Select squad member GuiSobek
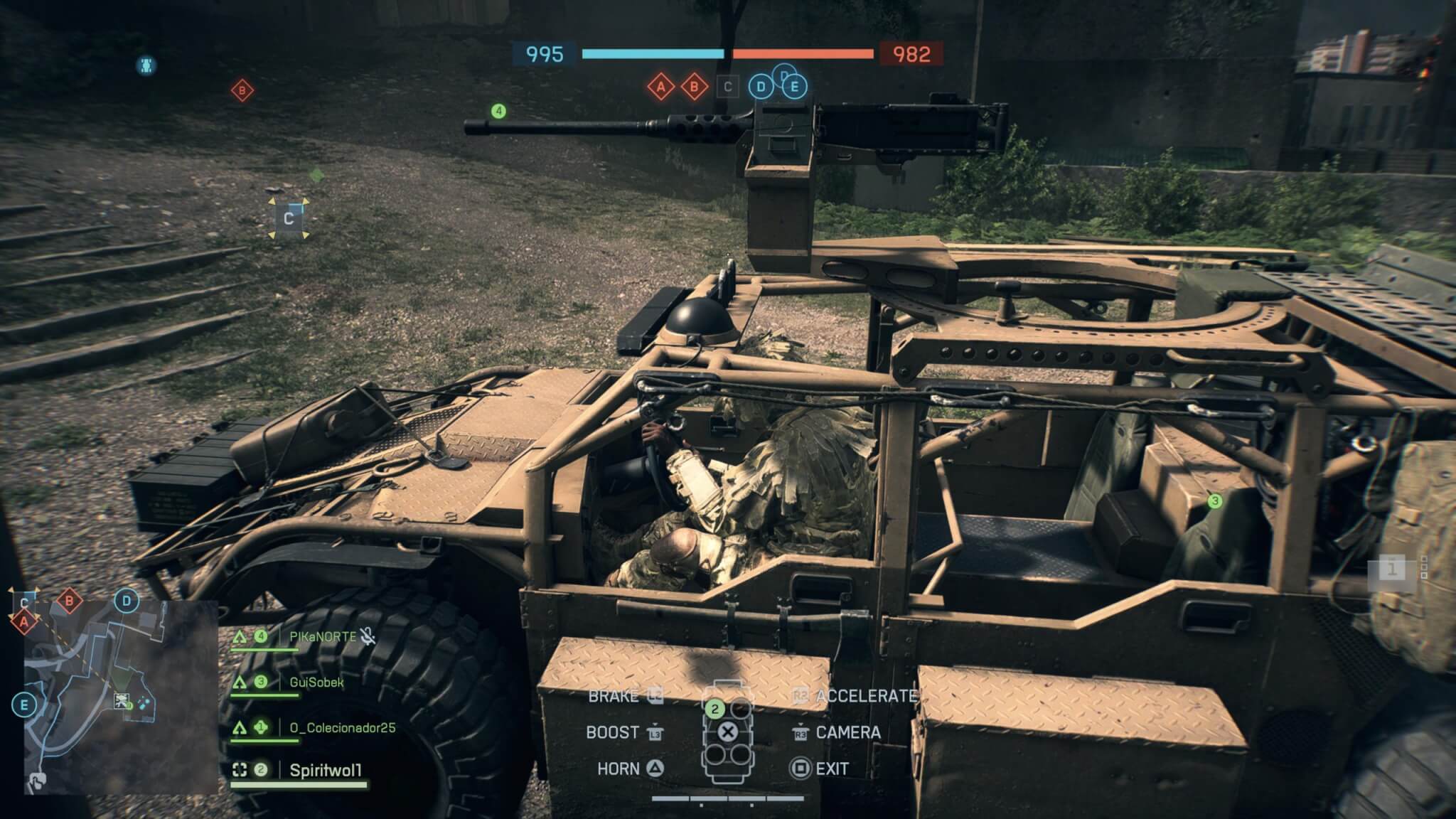Screen dimensions: 1456x819 [316, 682]
